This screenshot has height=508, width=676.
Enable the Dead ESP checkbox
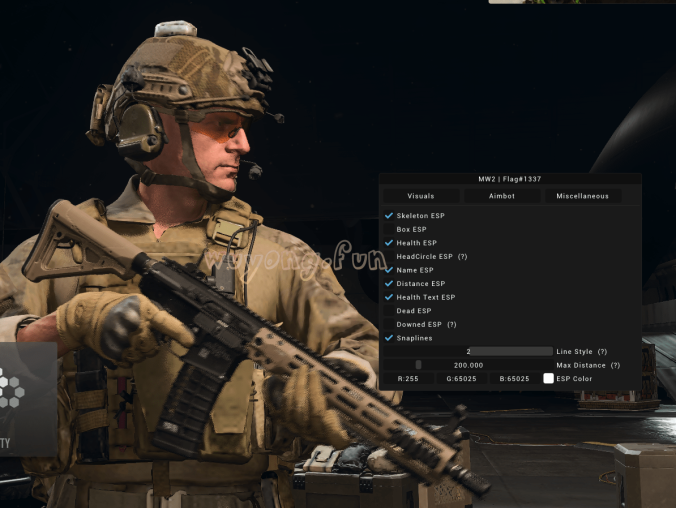389,311
